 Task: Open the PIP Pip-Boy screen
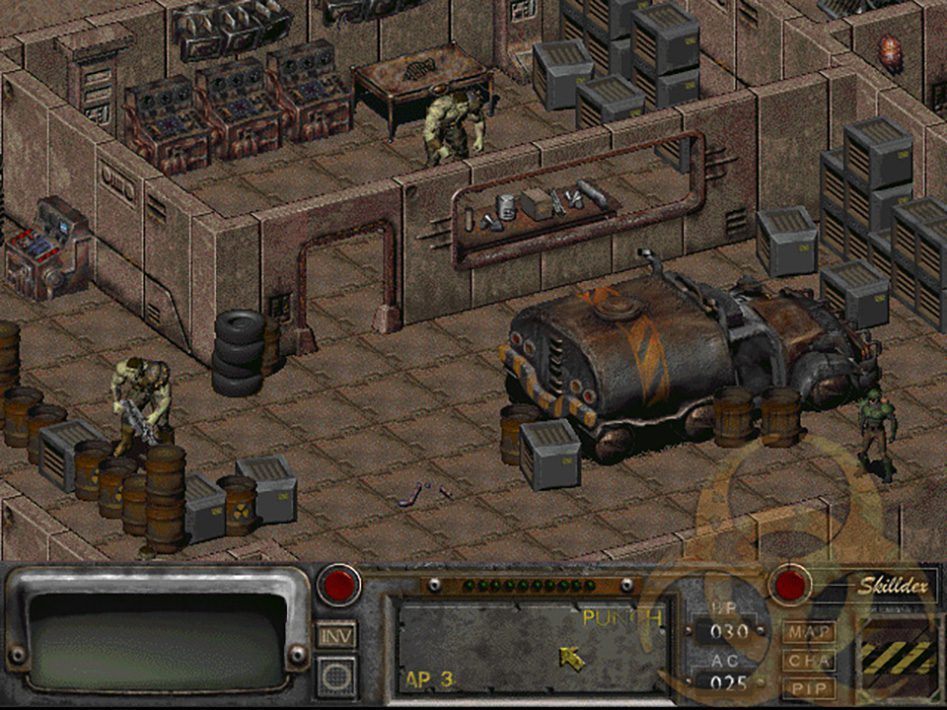pos(809,688)
